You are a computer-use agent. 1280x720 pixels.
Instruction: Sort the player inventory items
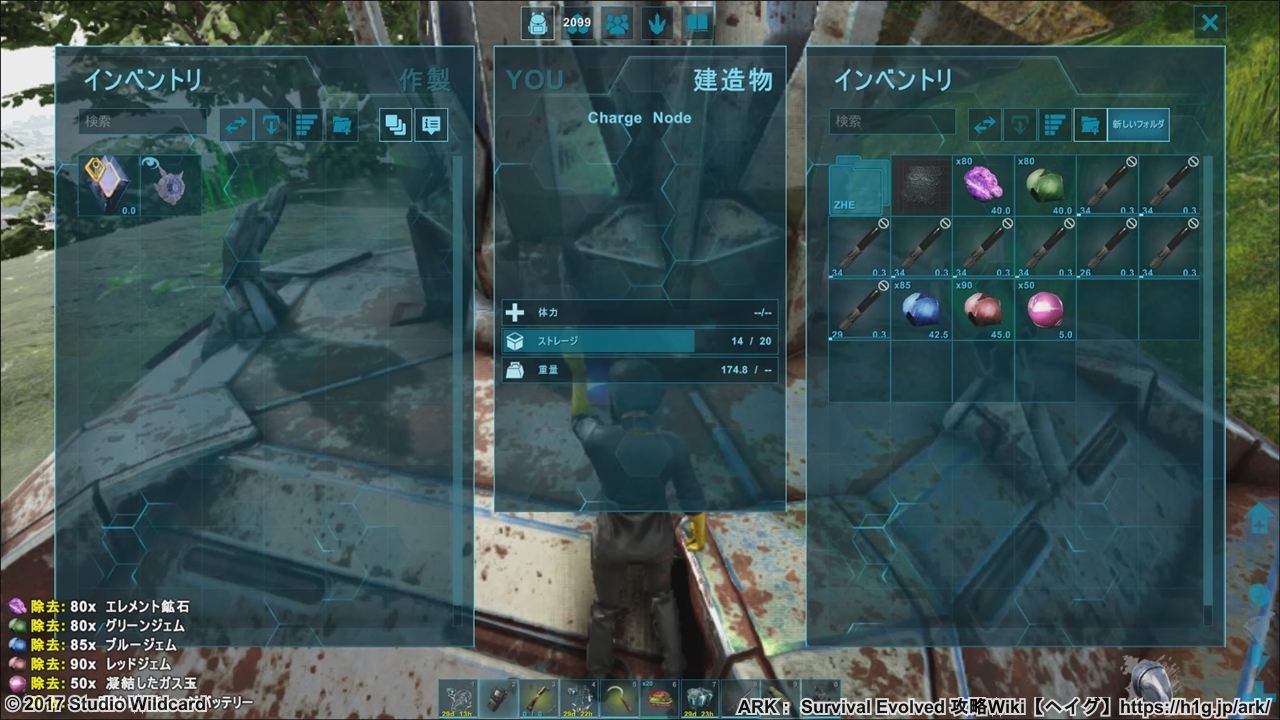(x=307, y=125)
